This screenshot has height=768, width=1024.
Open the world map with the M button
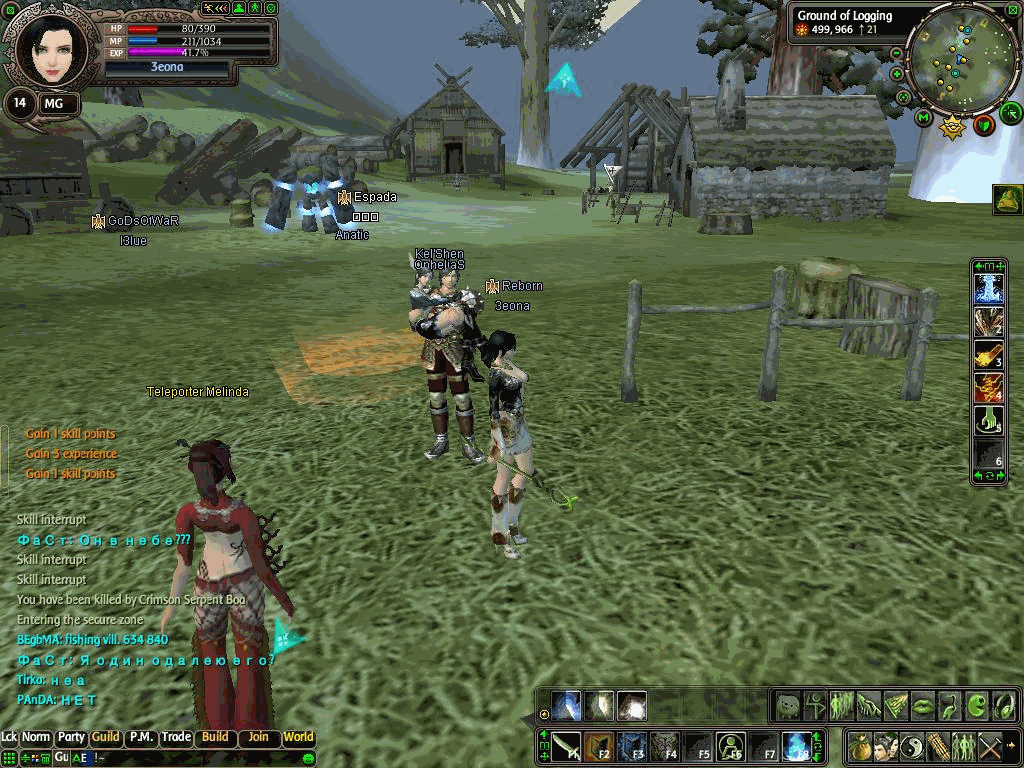click(924, 117)
